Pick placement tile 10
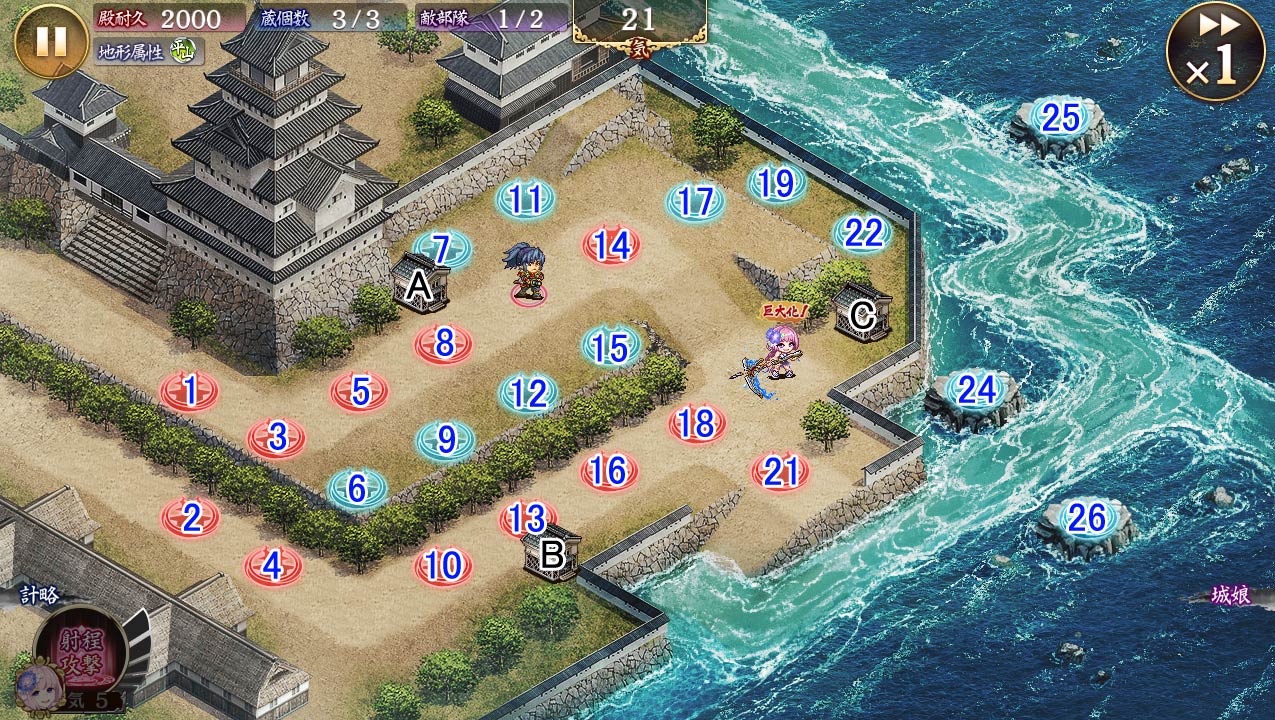 point(442,566)
